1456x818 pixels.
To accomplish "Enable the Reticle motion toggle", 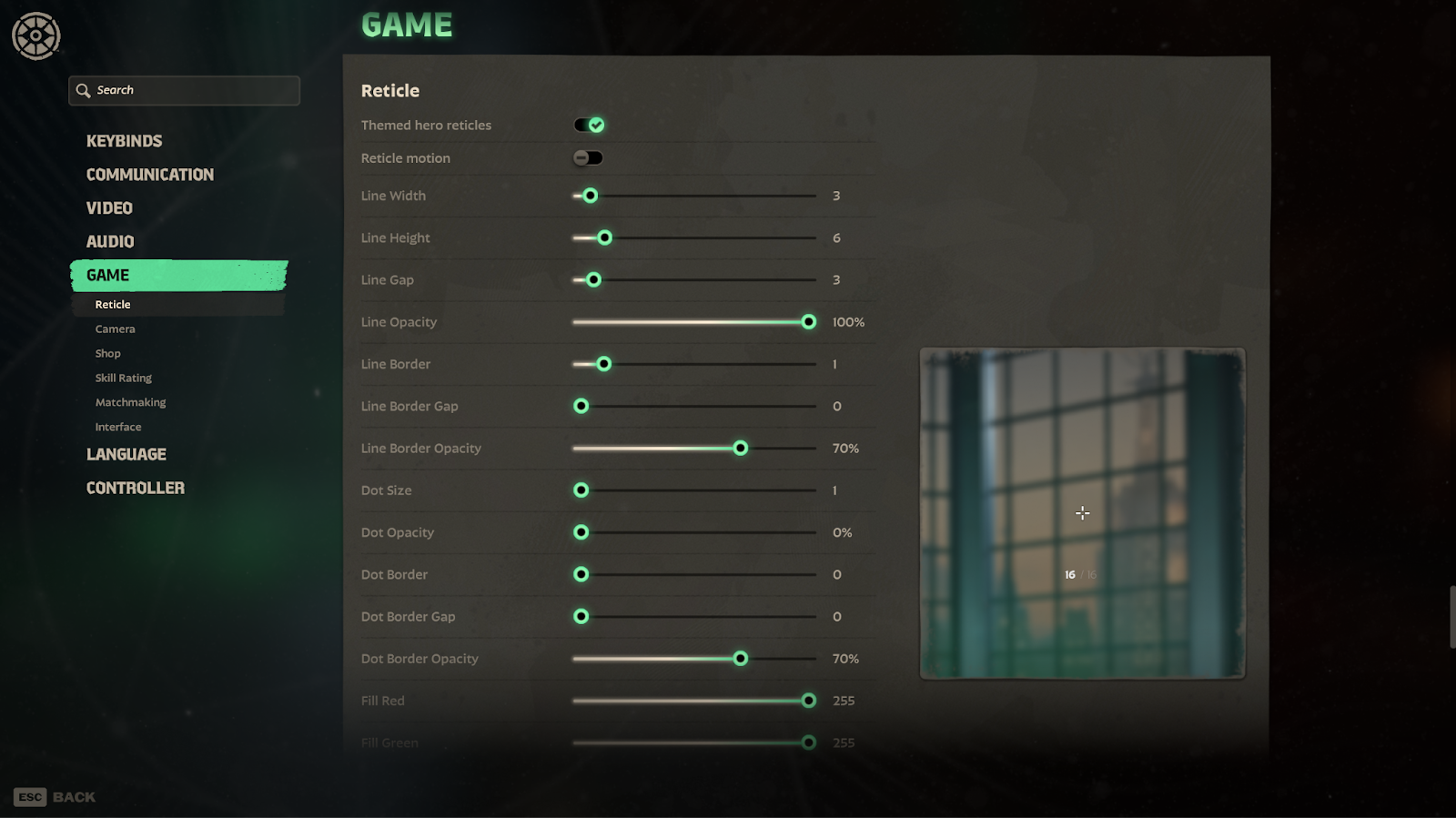I will (588, 158).
